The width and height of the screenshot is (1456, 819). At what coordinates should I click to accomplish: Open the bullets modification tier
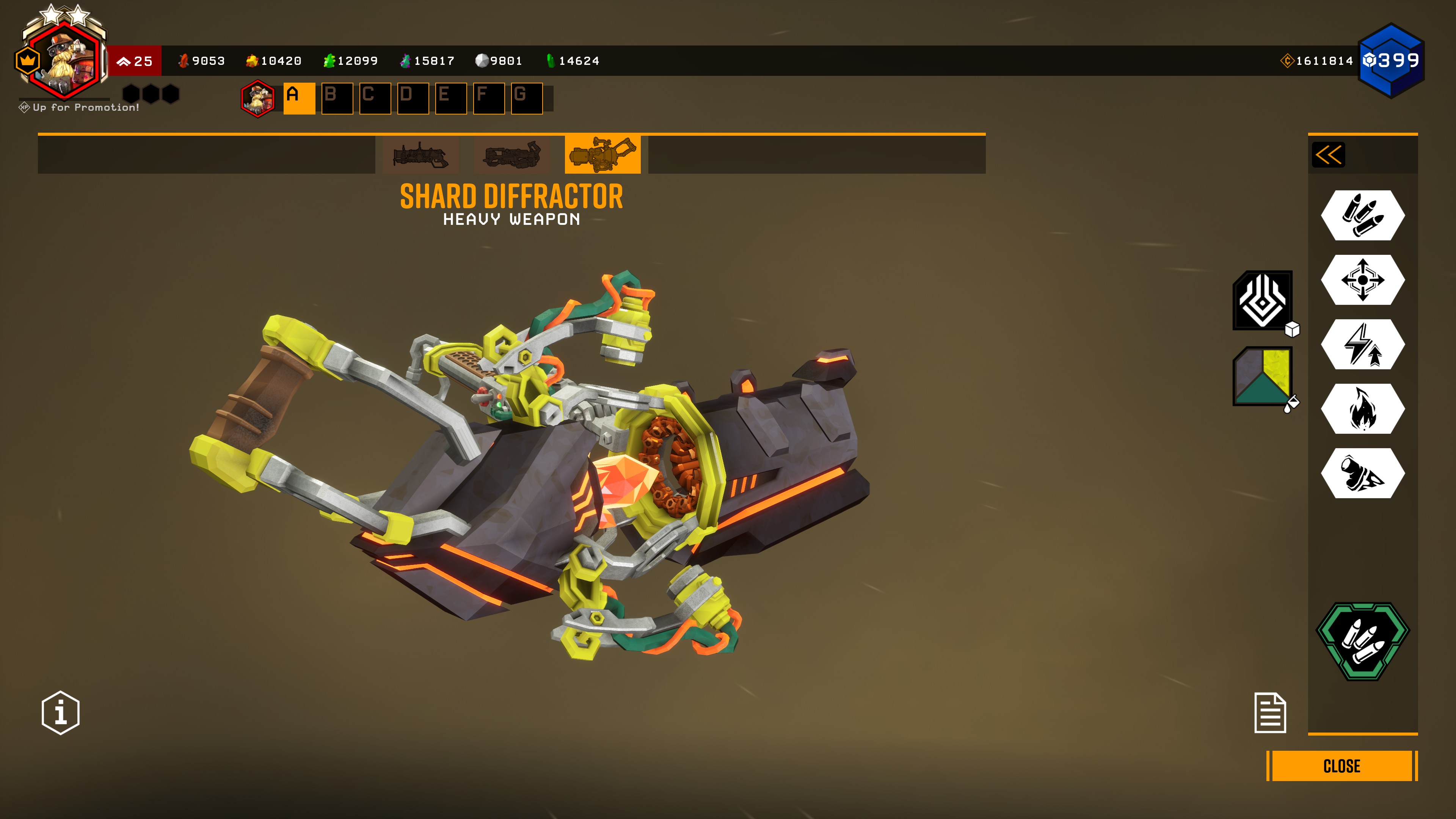(1362, 215)
